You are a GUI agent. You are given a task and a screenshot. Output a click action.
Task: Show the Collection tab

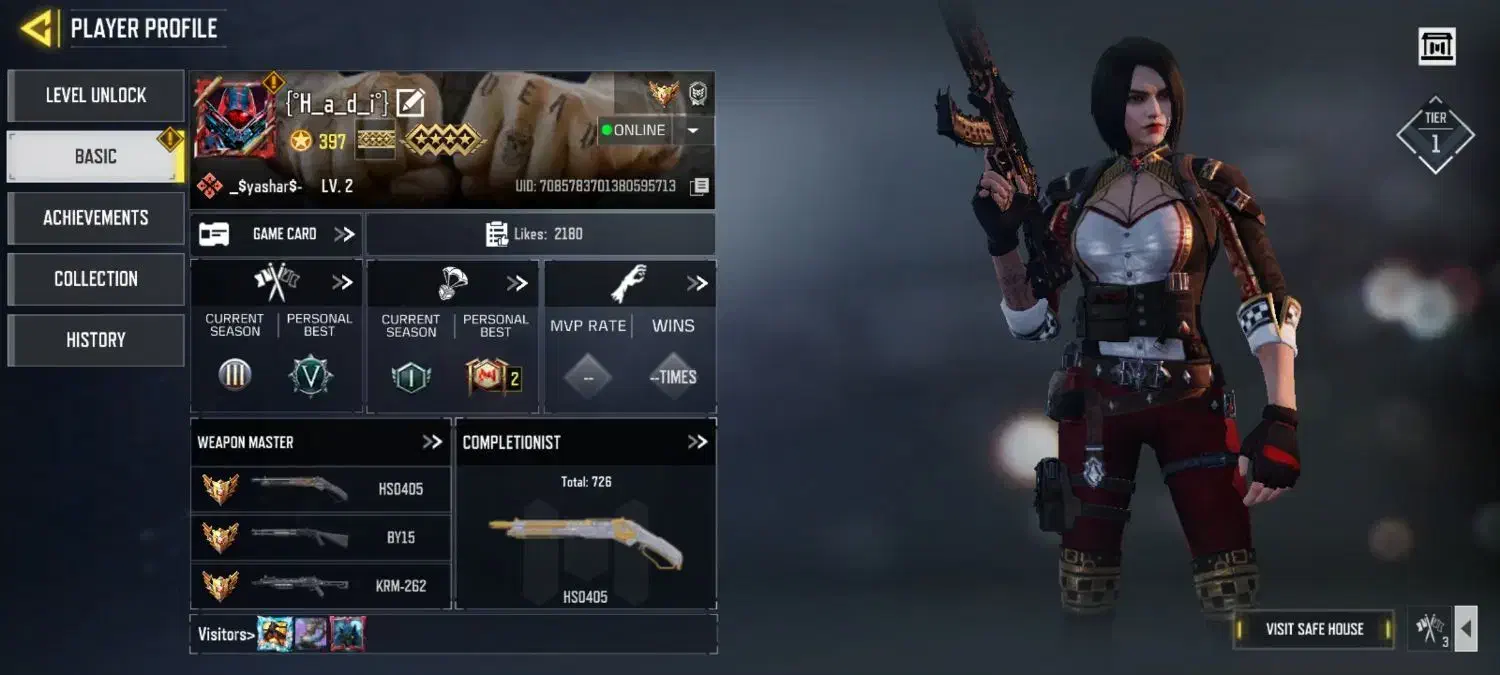96,279
